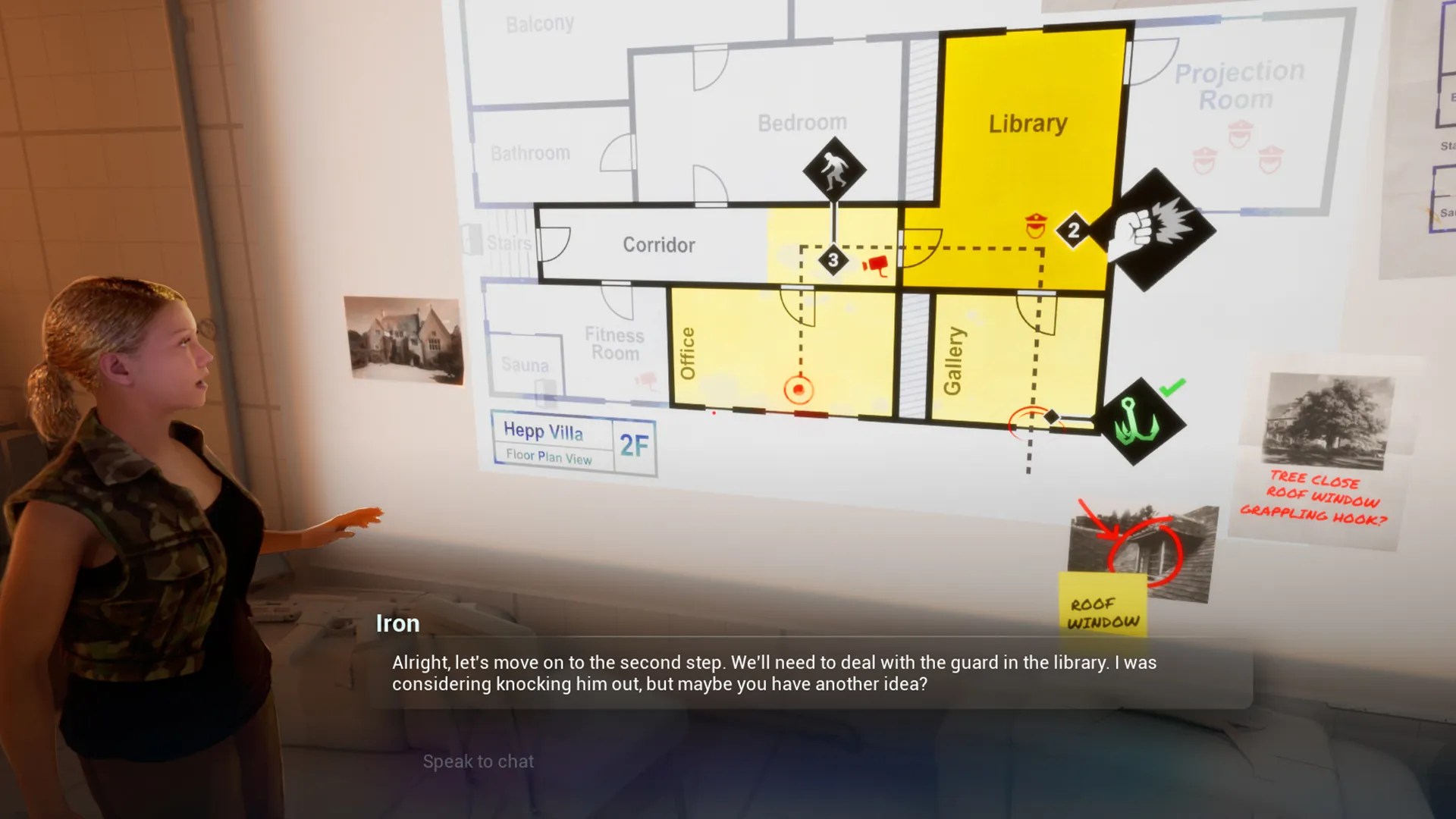The image size is (1456, 819).
Task: Select the 2F floor indicator
Action: [x=634, y=447]
